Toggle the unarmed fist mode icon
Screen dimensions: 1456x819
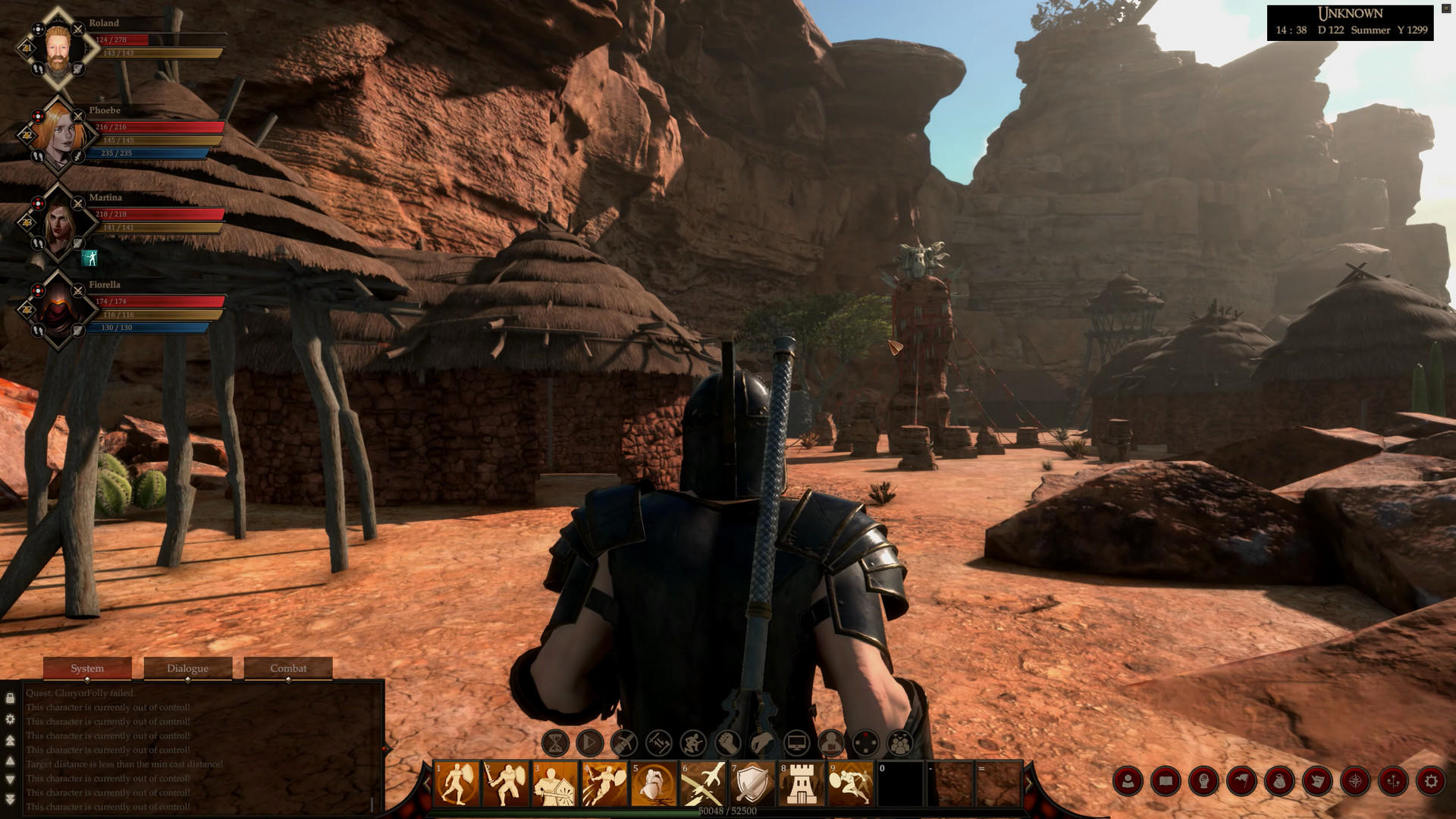coord(727,741)
